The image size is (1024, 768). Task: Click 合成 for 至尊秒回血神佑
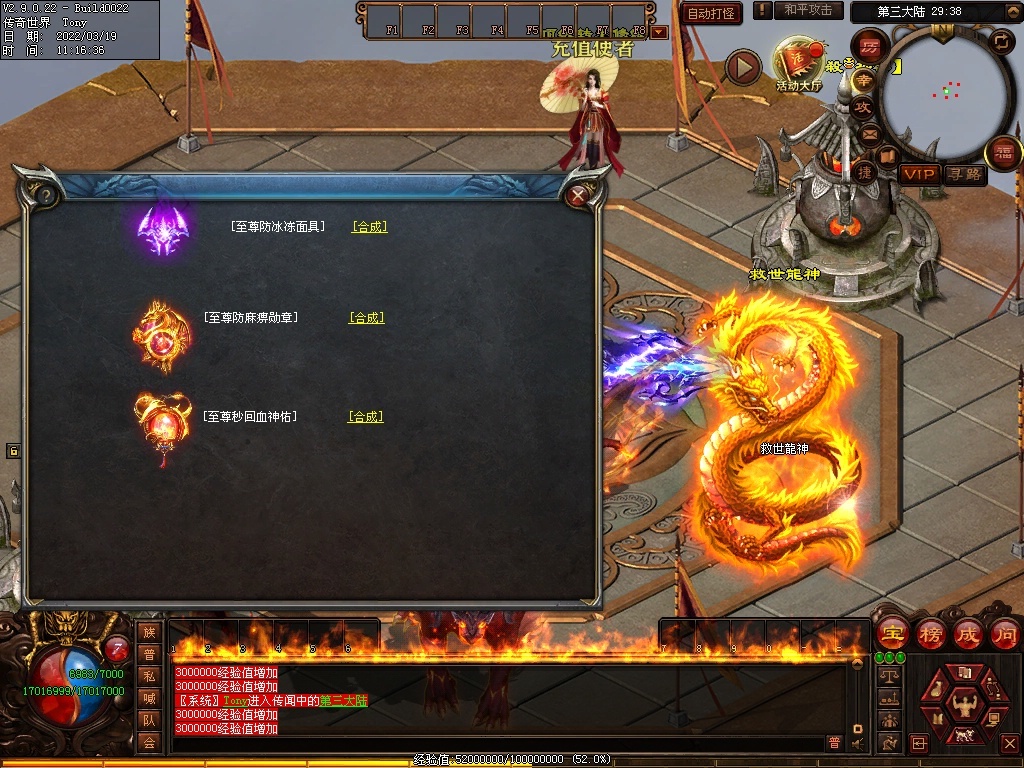tap(366, 417)
